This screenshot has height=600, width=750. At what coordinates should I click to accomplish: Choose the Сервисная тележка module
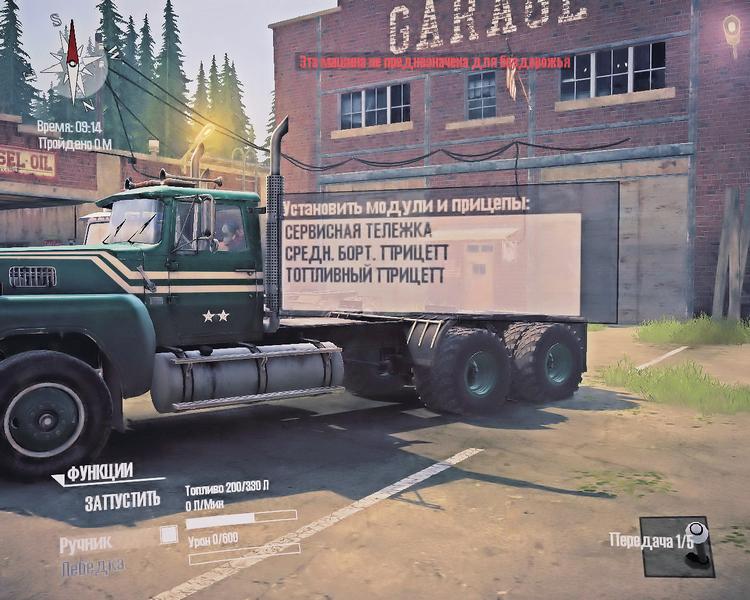357,230
